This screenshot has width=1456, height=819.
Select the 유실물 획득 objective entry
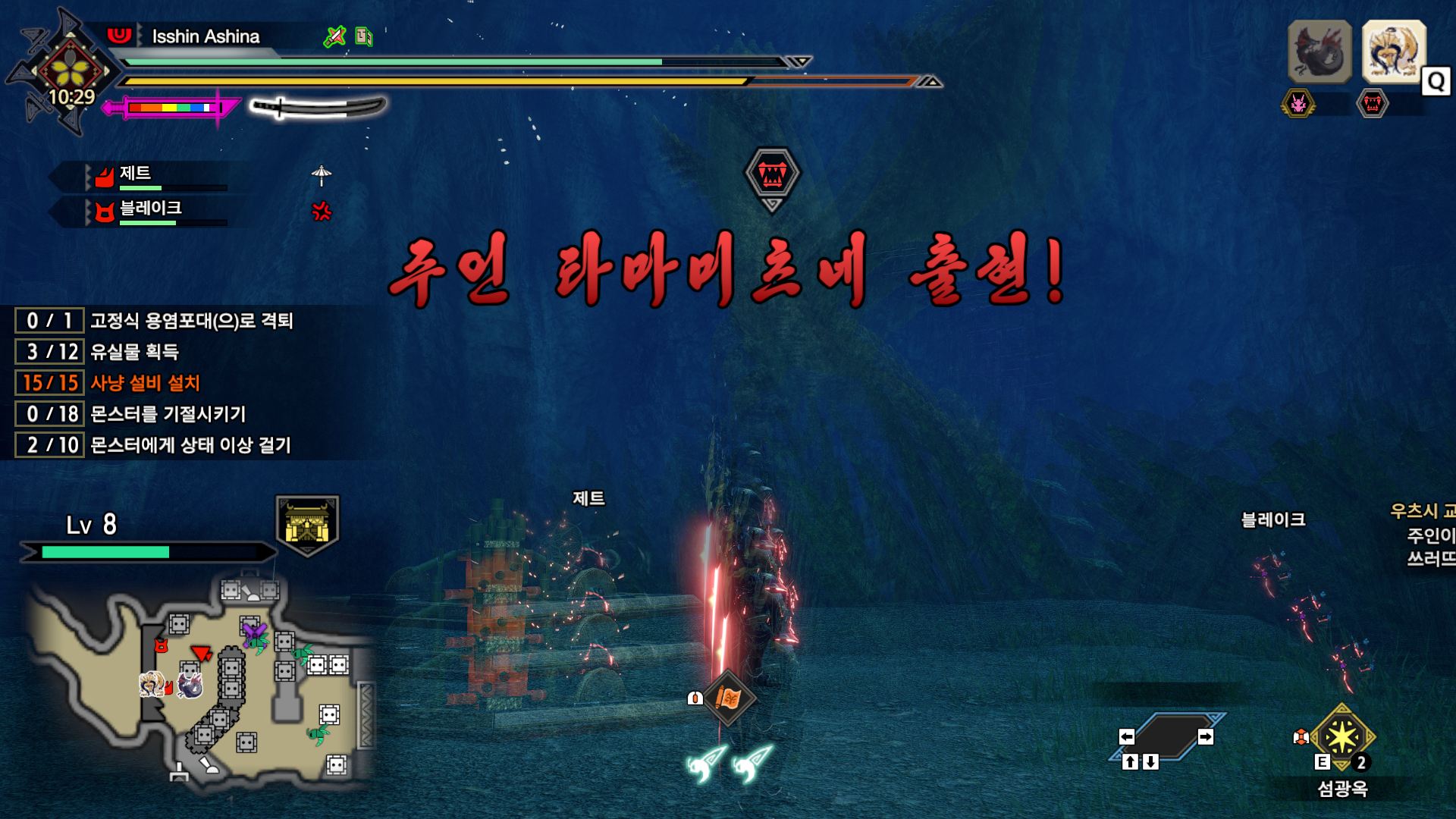(x=136, y=352)
